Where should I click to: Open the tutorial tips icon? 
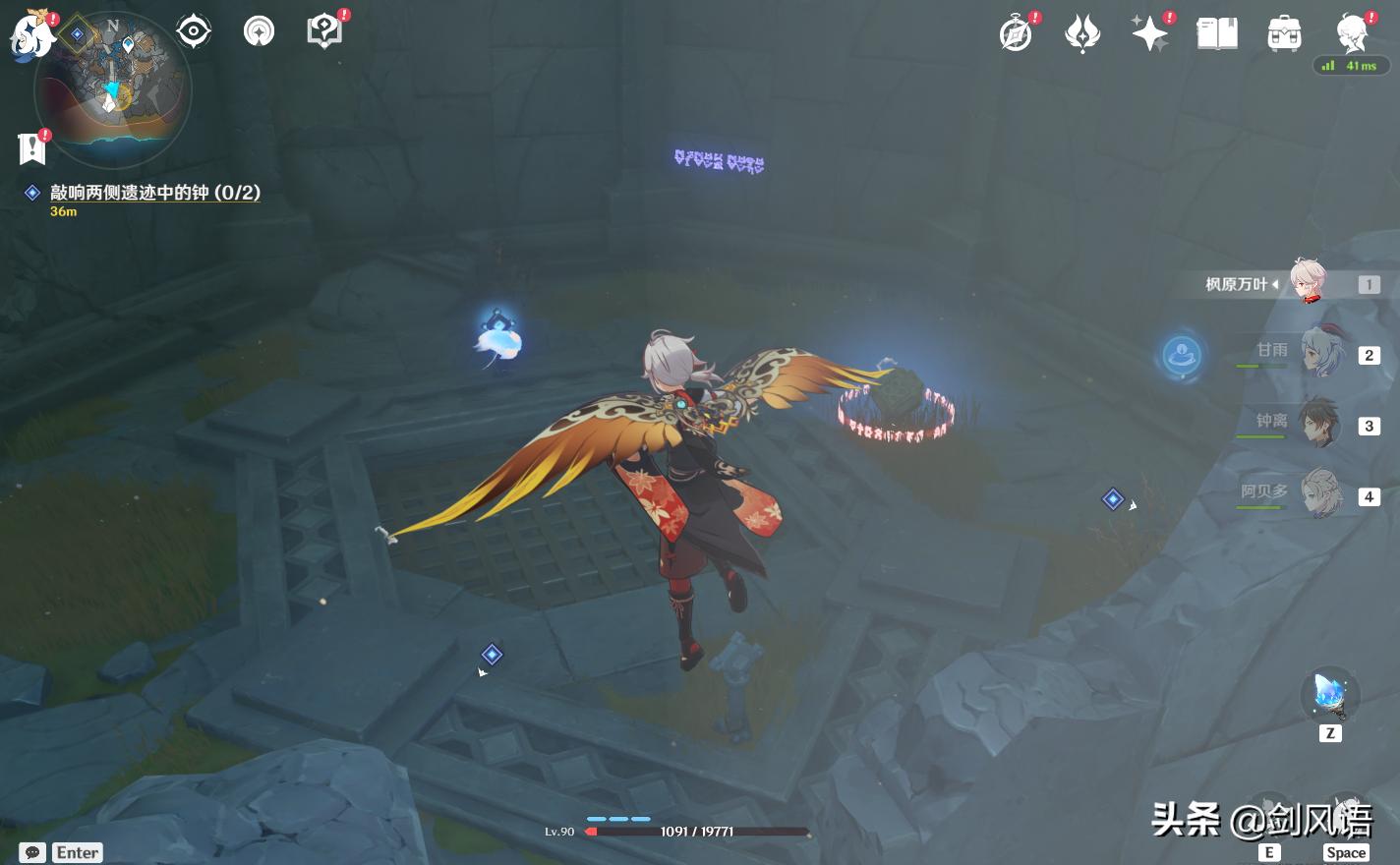coord(324,32)
